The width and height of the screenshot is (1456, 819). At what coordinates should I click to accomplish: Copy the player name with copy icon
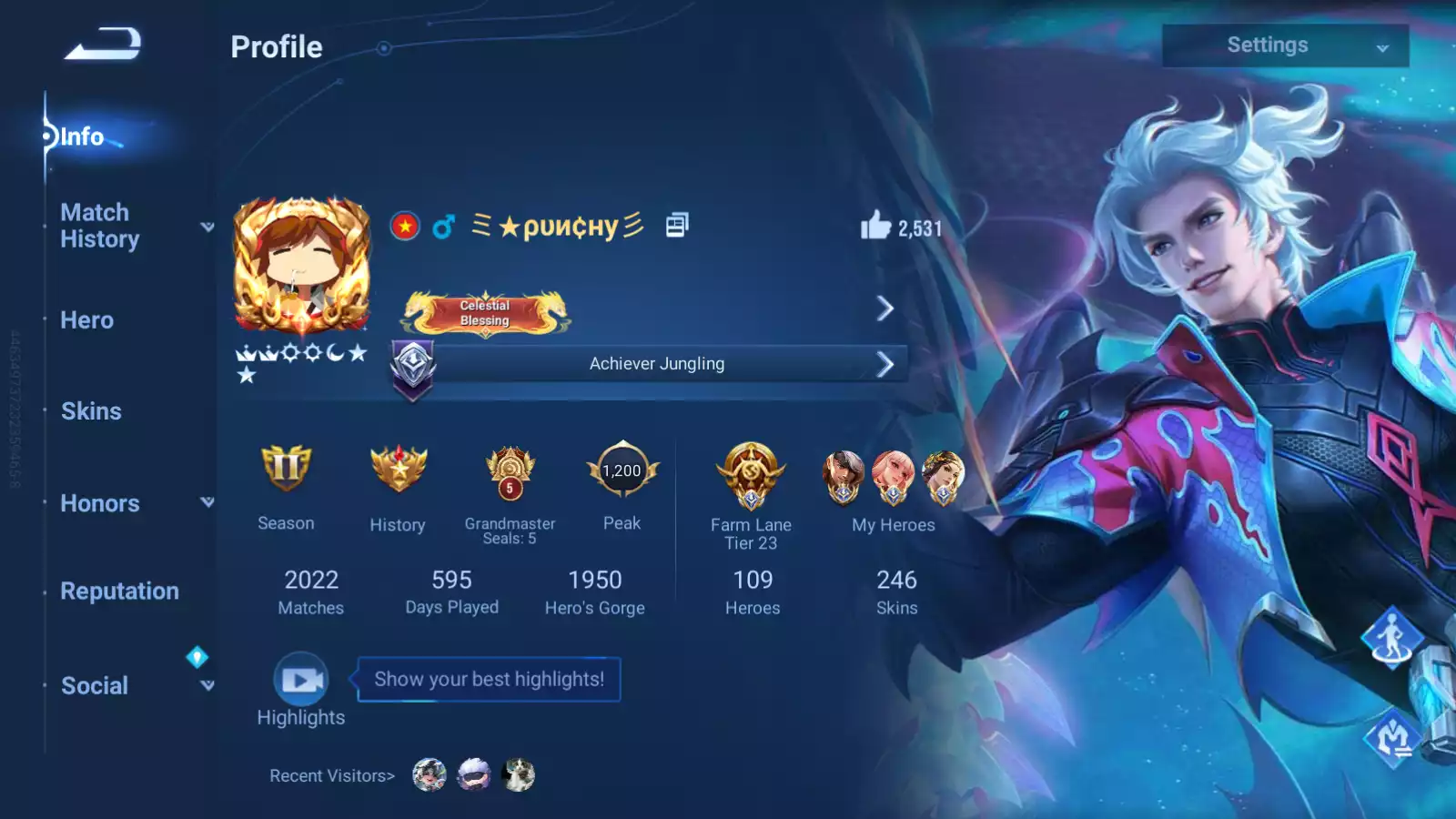coord(676,225)
